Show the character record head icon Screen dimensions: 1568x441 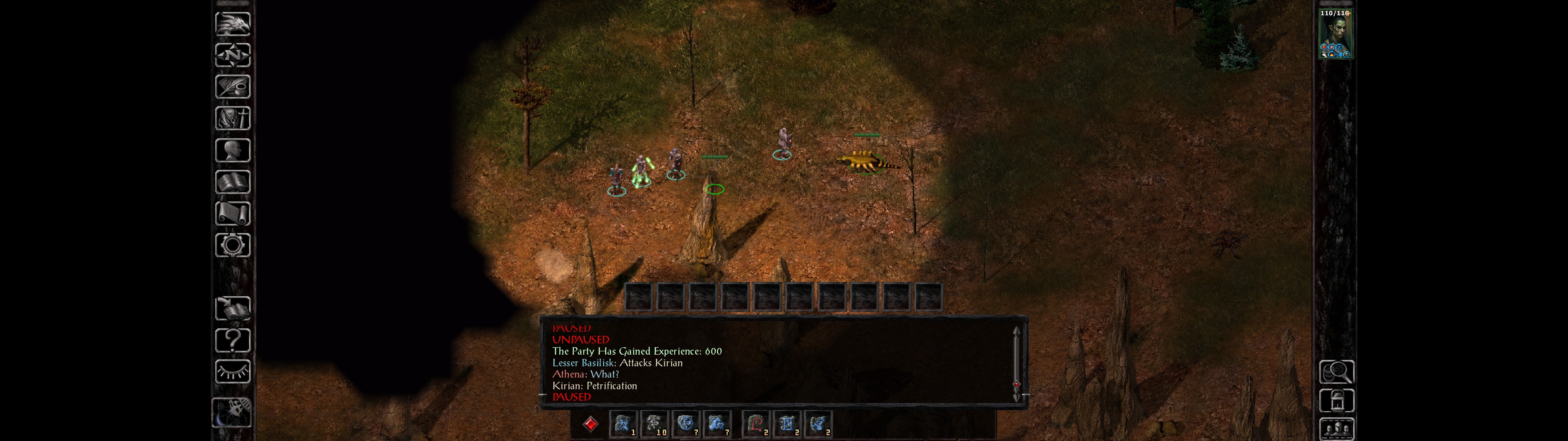232,150
